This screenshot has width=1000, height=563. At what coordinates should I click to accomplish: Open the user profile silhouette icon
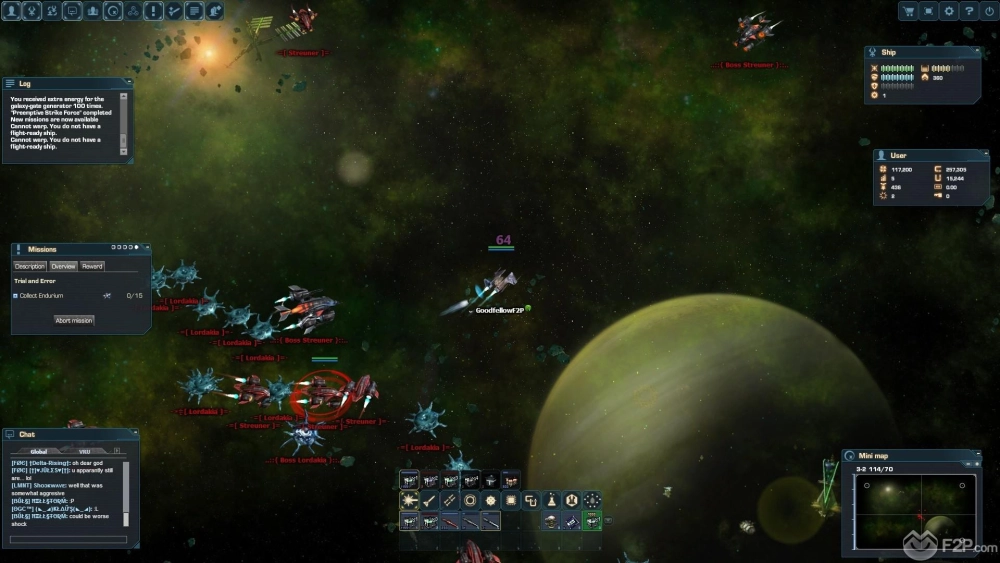pos(12,11)
